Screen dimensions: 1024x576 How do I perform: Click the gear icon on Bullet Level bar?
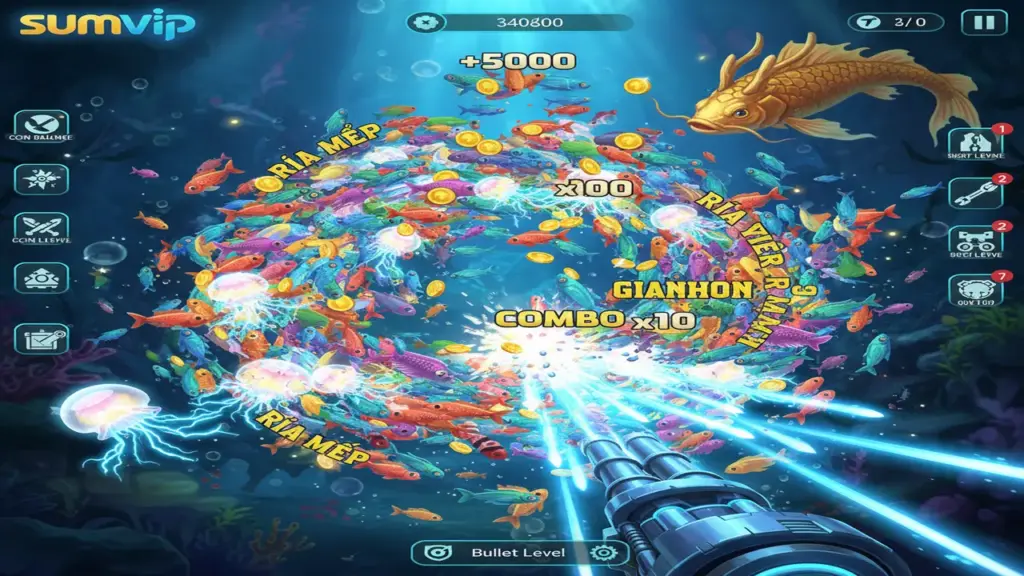602,553
